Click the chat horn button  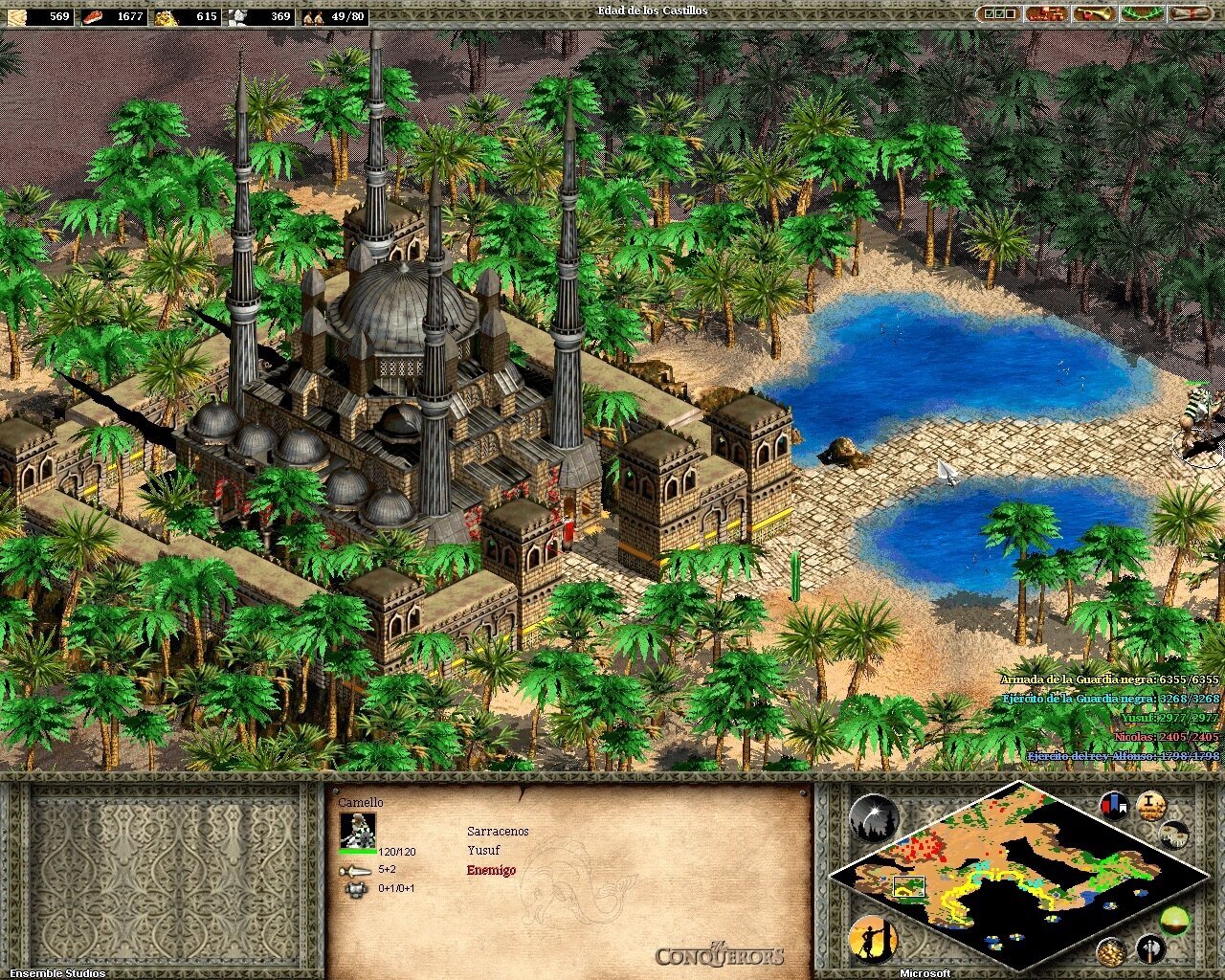[x=1093, y=14]
